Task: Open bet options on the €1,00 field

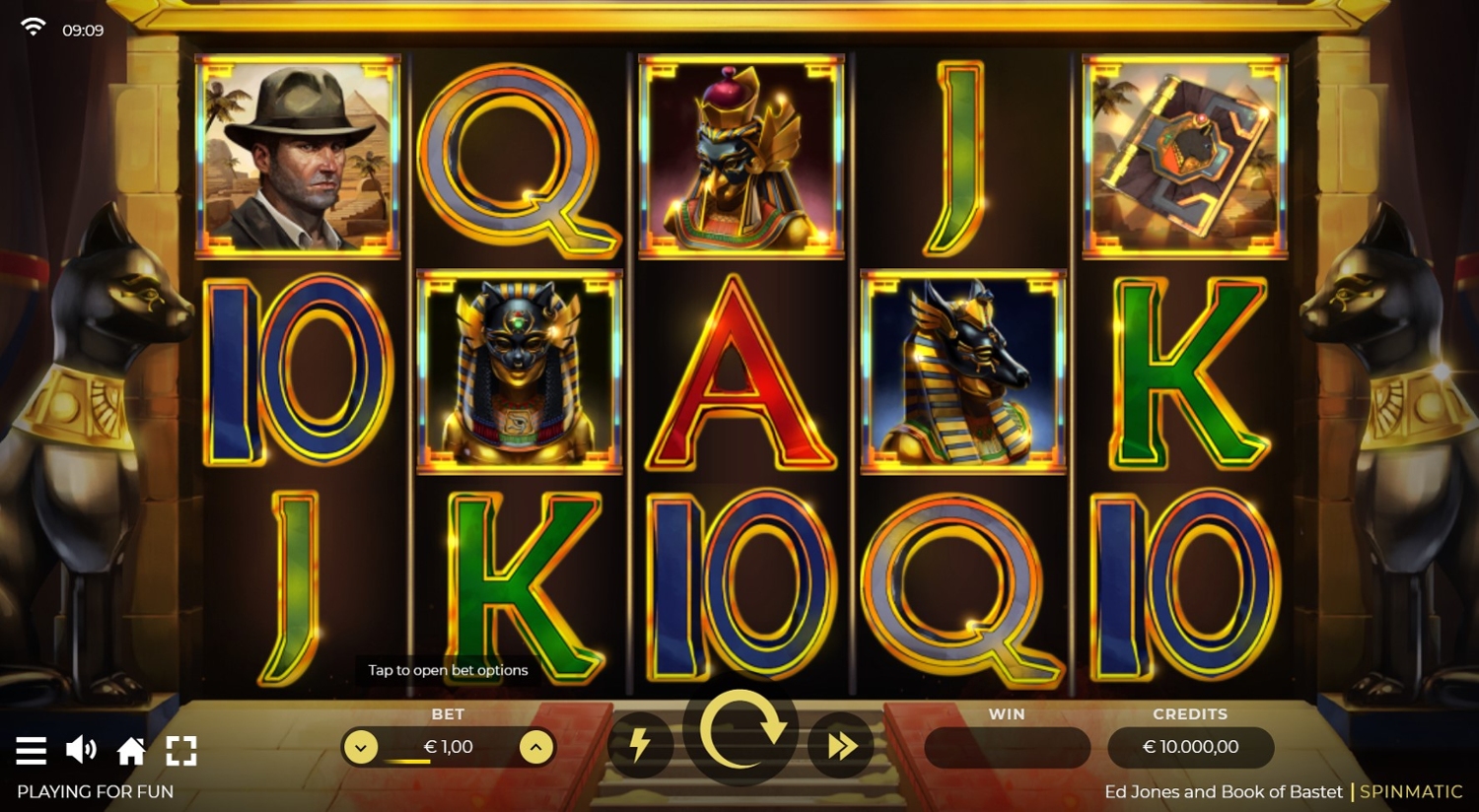Action: [x=448, y=747]
